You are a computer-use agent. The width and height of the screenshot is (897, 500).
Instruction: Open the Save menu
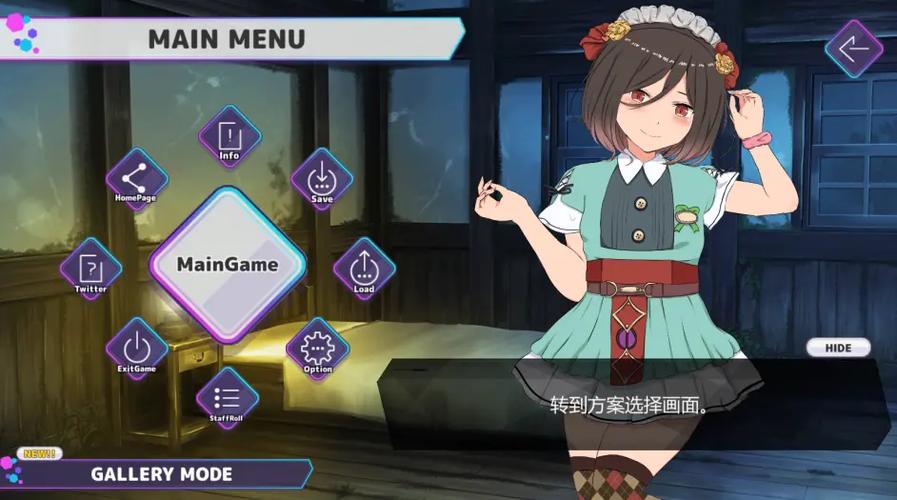point(322,180)
